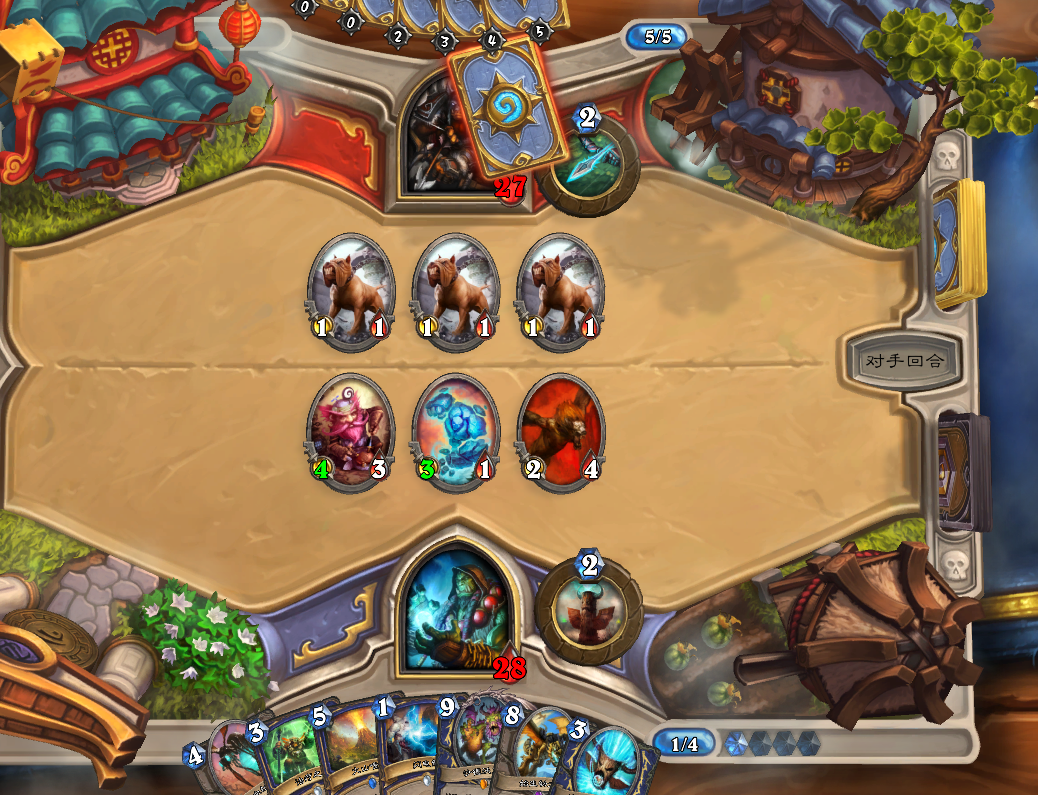Choose the blue elemental 3/1 minion
Screen dimensions: 1038x795
pos(455,431)
